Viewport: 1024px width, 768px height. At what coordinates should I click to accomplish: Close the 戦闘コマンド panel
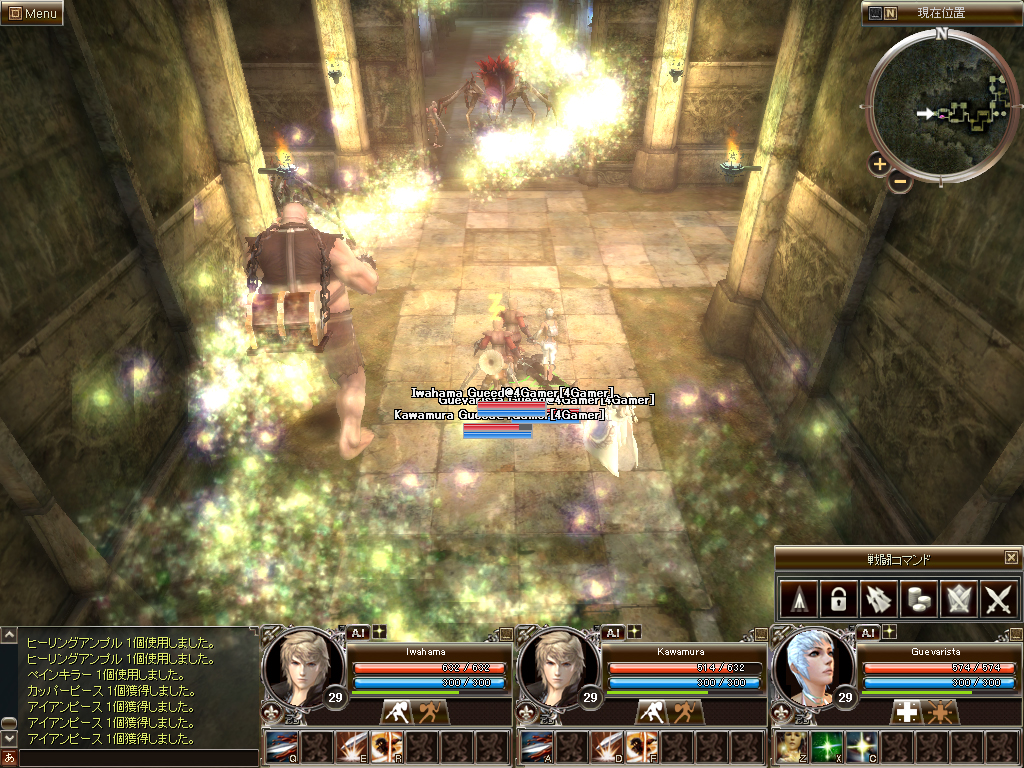click(x=1011, y=558)
